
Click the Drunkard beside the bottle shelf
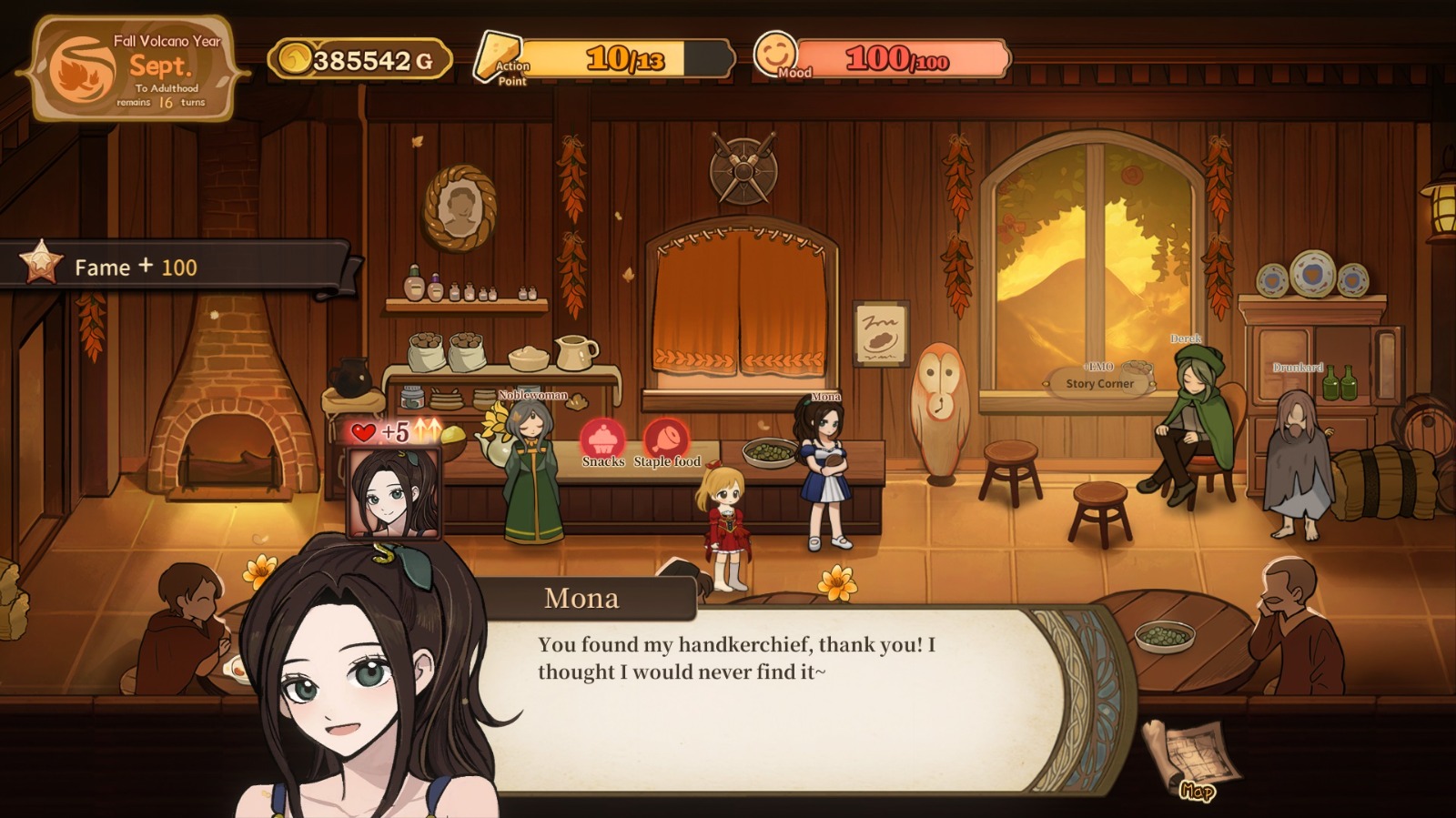1297,455
